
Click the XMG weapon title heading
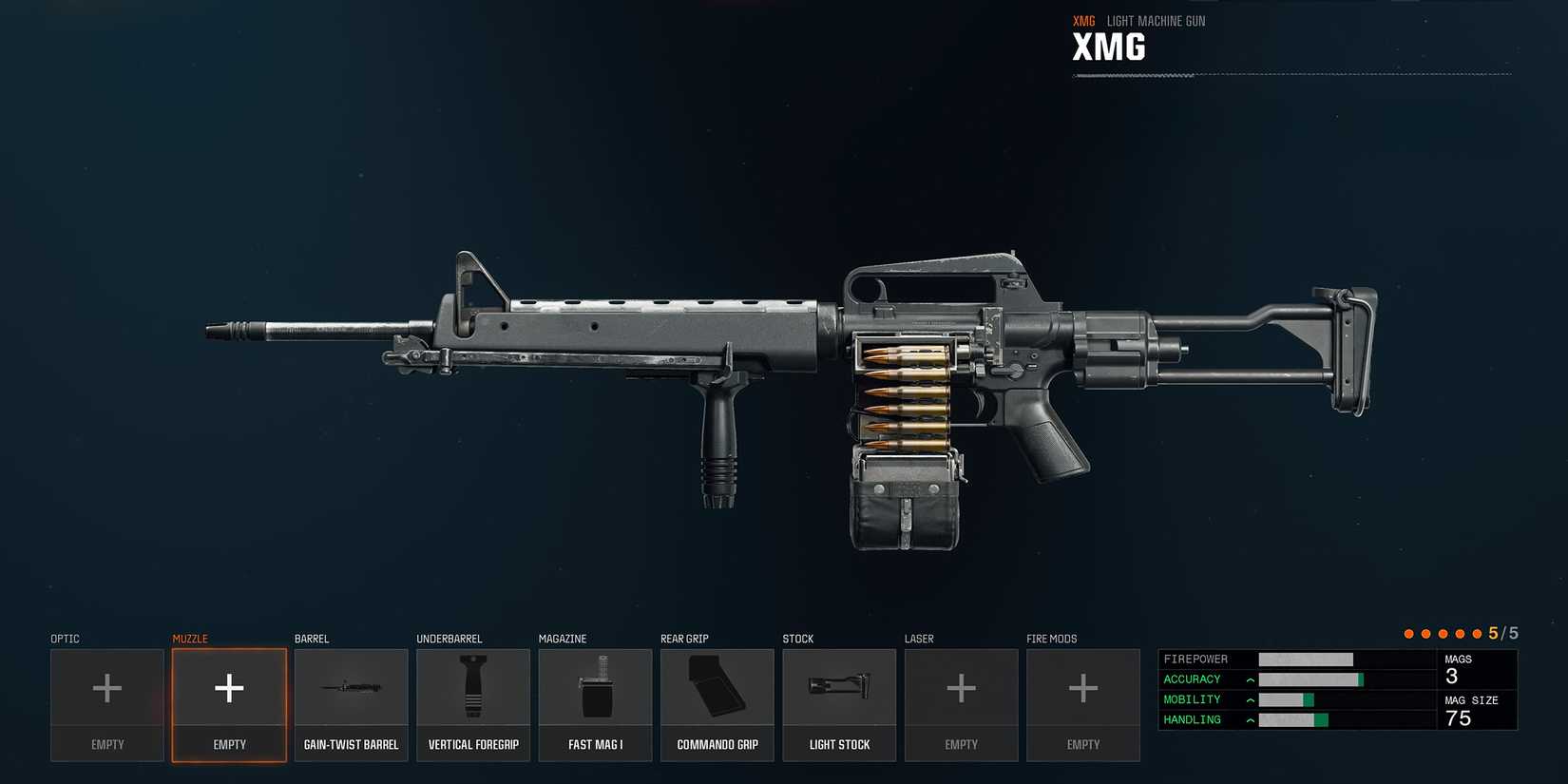tap(1109, 48)
